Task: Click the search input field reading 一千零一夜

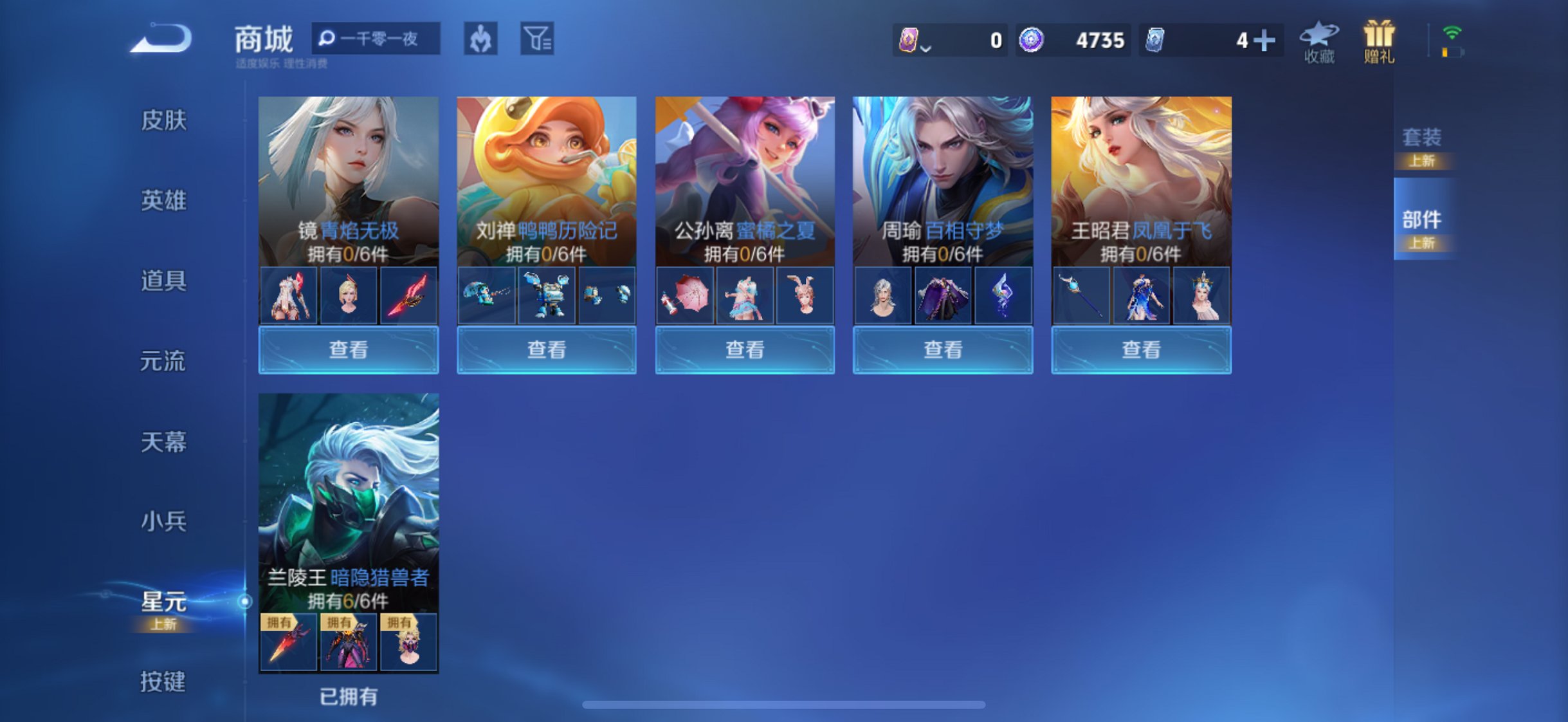Action: [x=376, y=40]
